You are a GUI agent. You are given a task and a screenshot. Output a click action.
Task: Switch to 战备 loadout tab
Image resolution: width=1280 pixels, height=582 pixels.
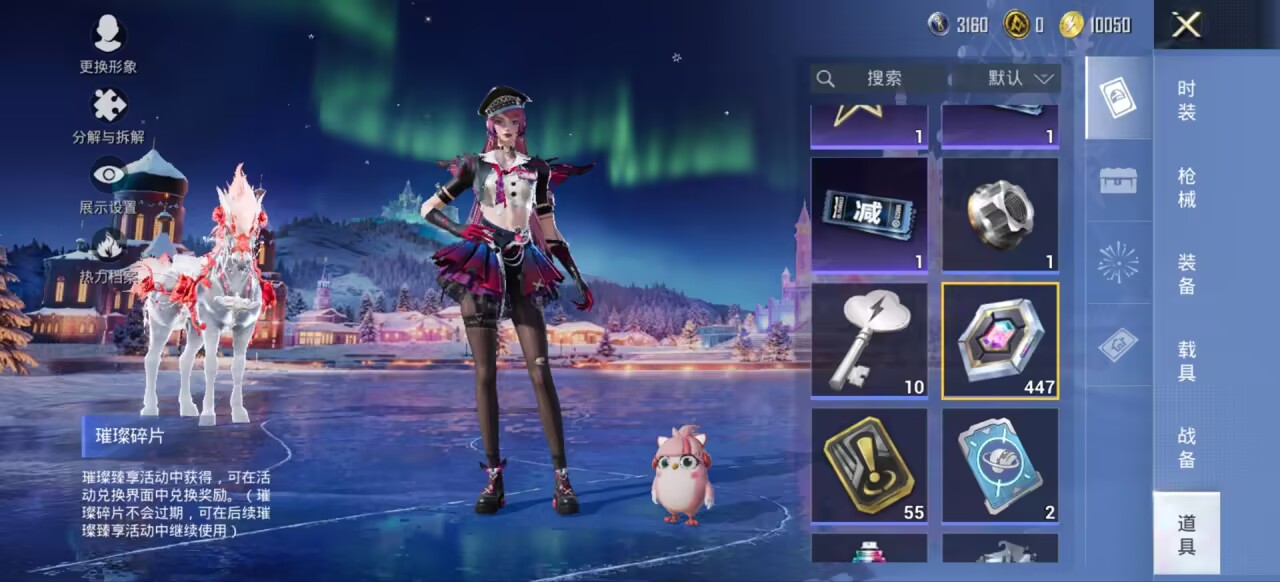(x=1186, y=448)
